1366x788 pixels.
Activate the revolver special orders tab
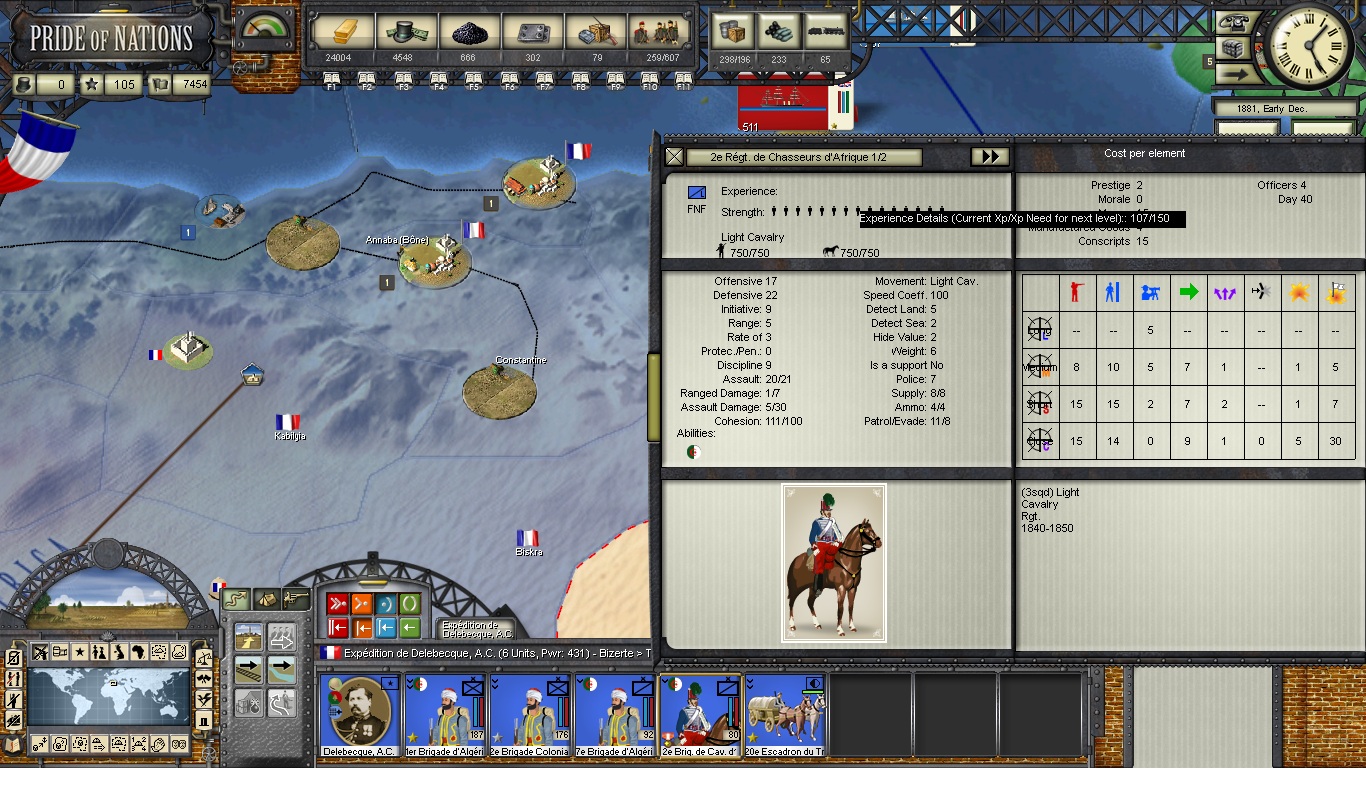tap(296, 599)
